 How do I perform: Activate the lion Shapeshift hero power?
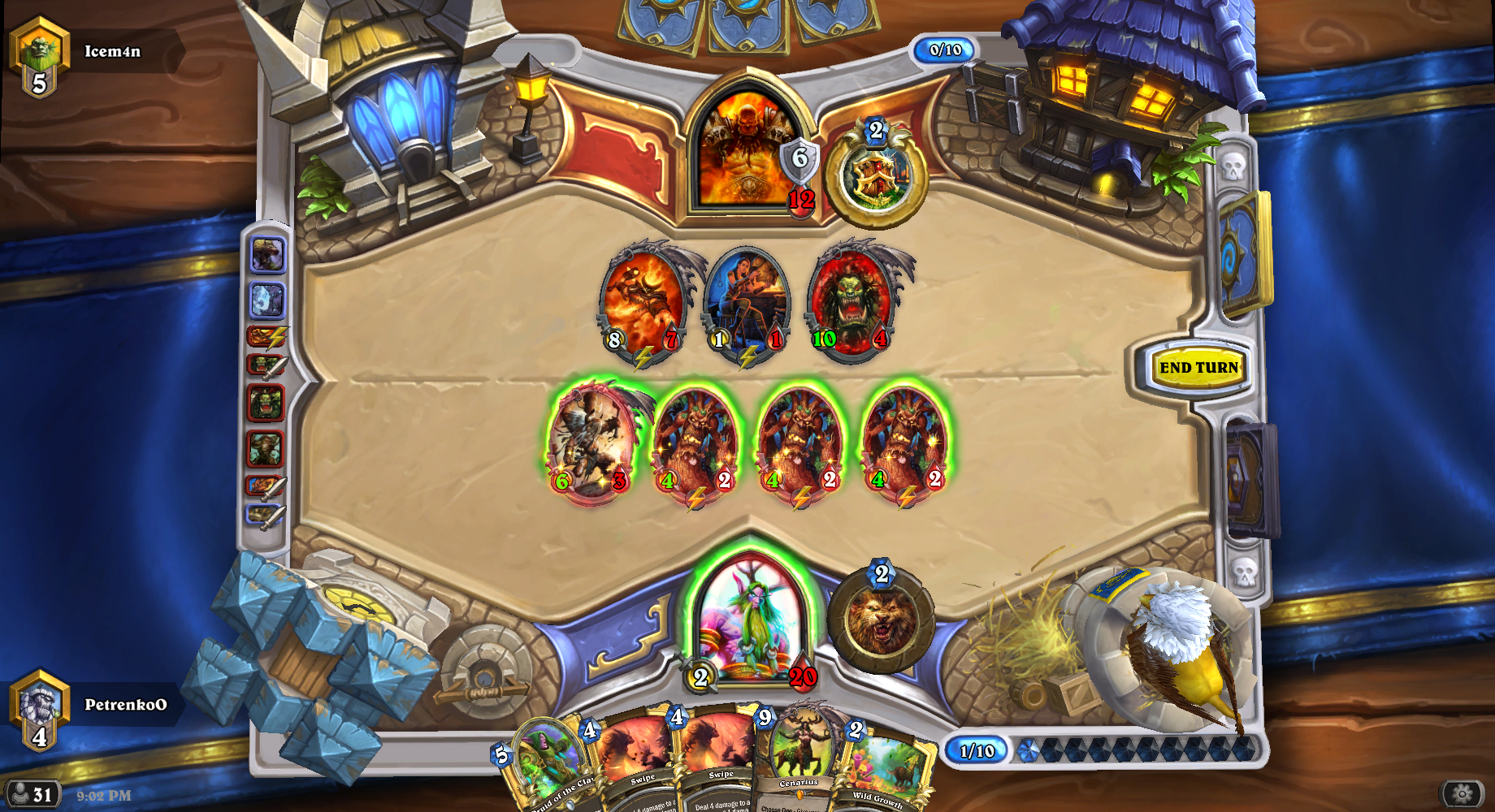[881, 622]
